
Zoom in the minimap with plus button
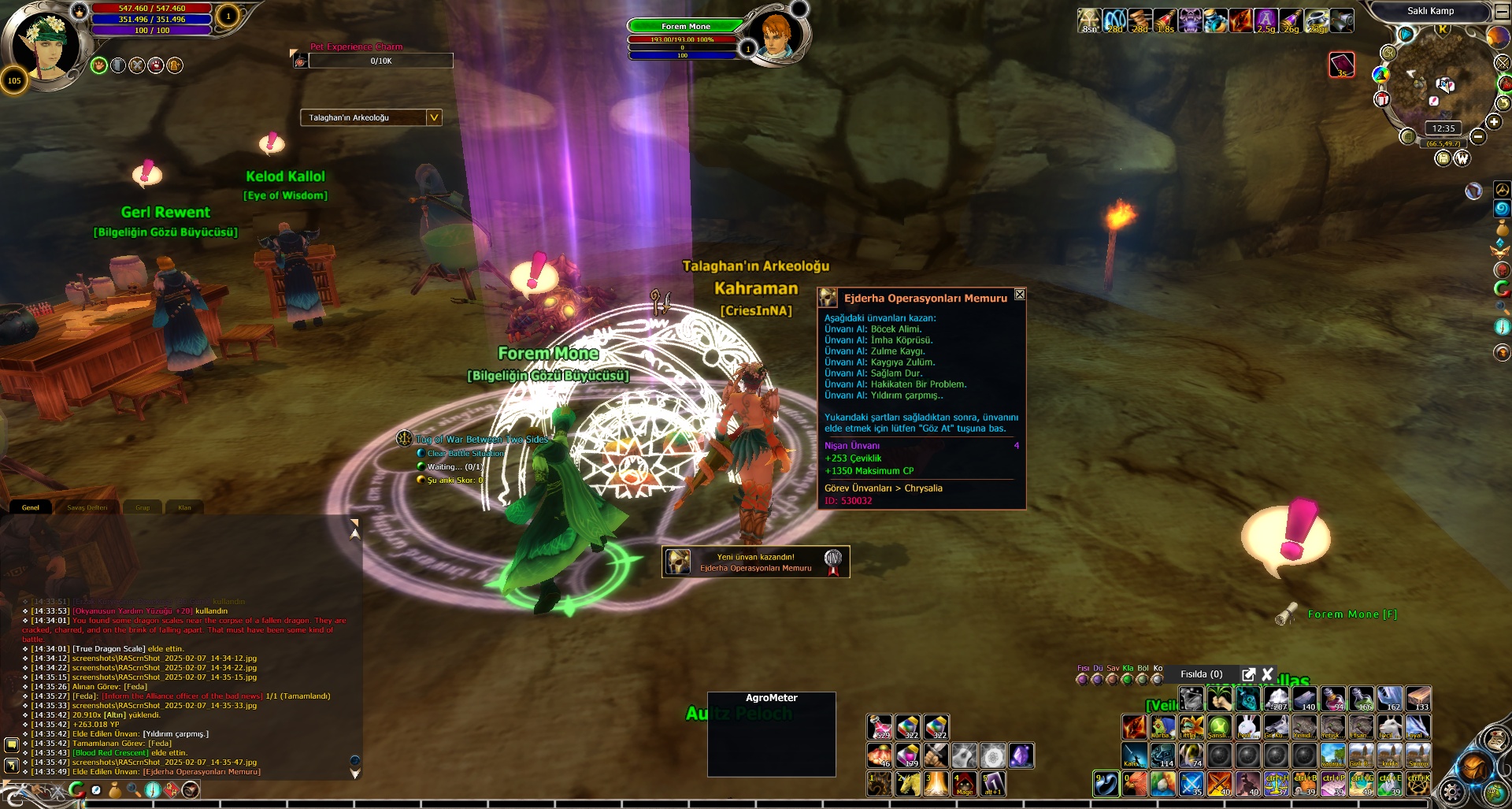[x=1494, y=121]
